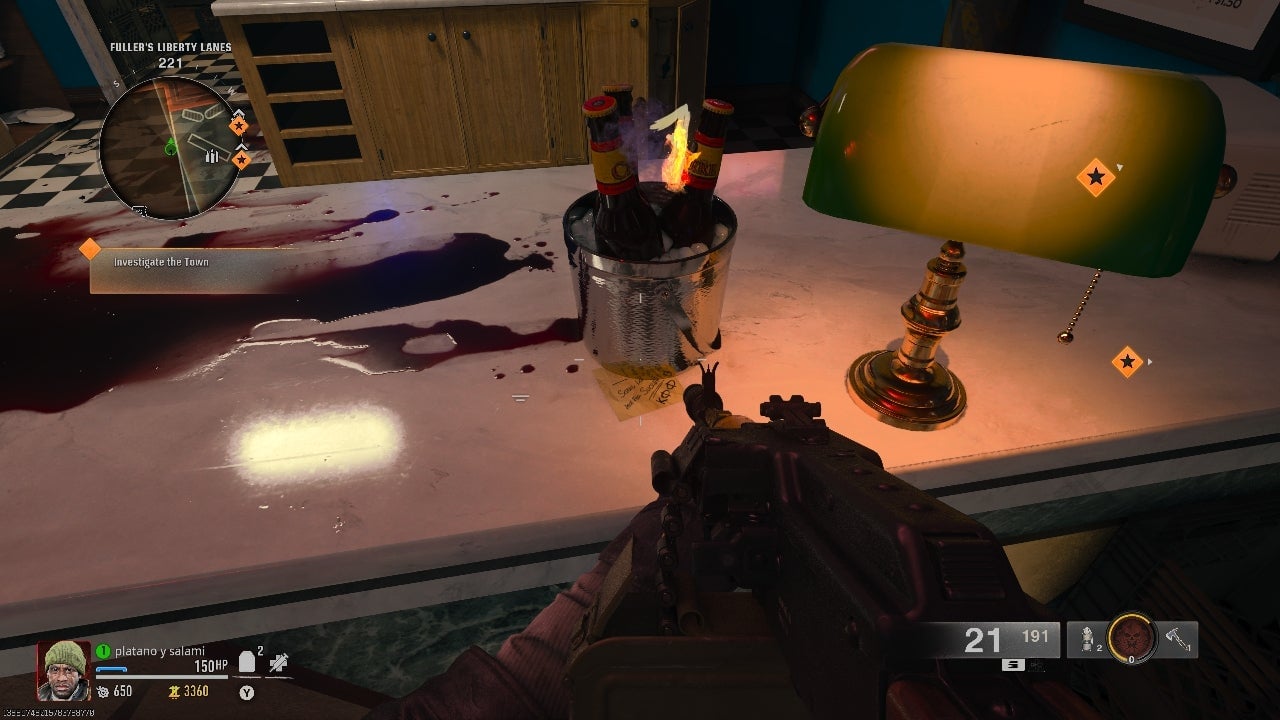Click the tomahawk melee weapon icon
Viewport: 1280px width, 720px height.
point(1174,637)
